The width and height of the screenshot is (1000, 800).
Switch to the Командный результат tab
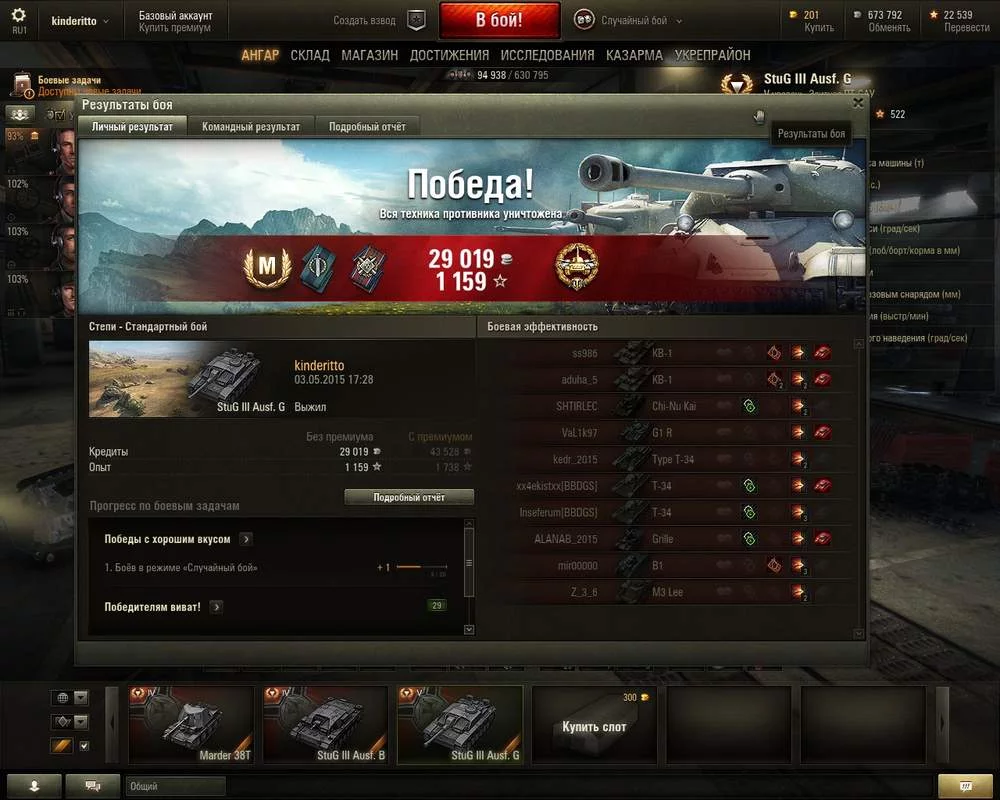coord(250,127)
